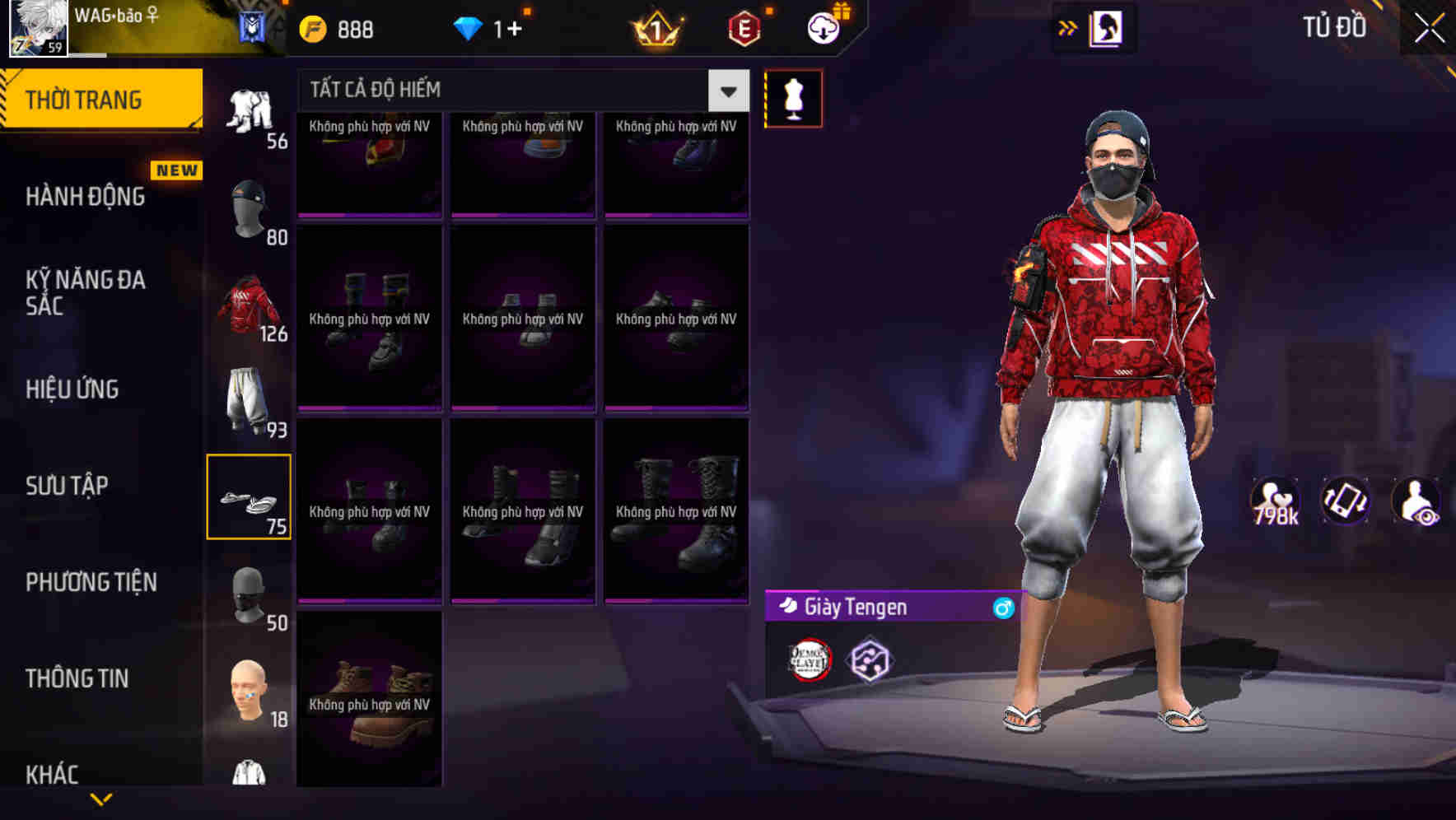Toggle the male gender symbol on Giày Tengen
The width and height of the screenshot is (1456, 820).
(x=1001, y=608)
